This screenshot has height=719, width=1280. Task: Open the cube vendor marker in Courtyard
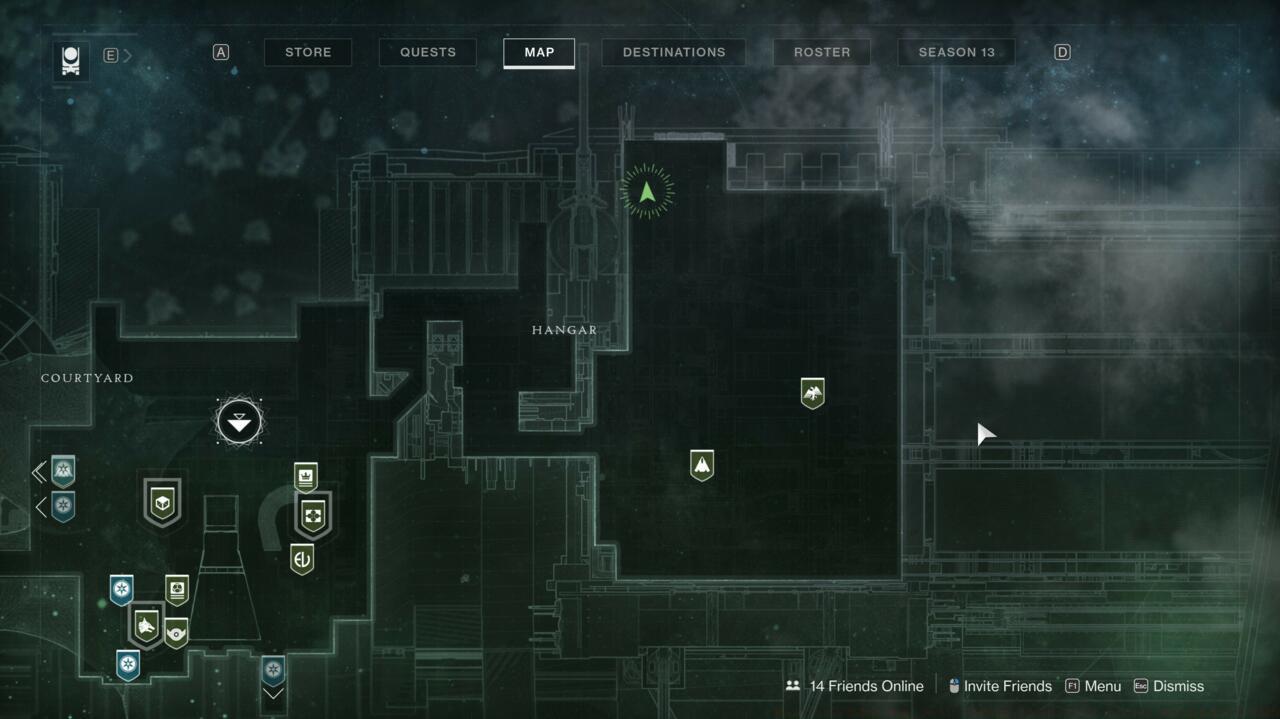(162, 502)
